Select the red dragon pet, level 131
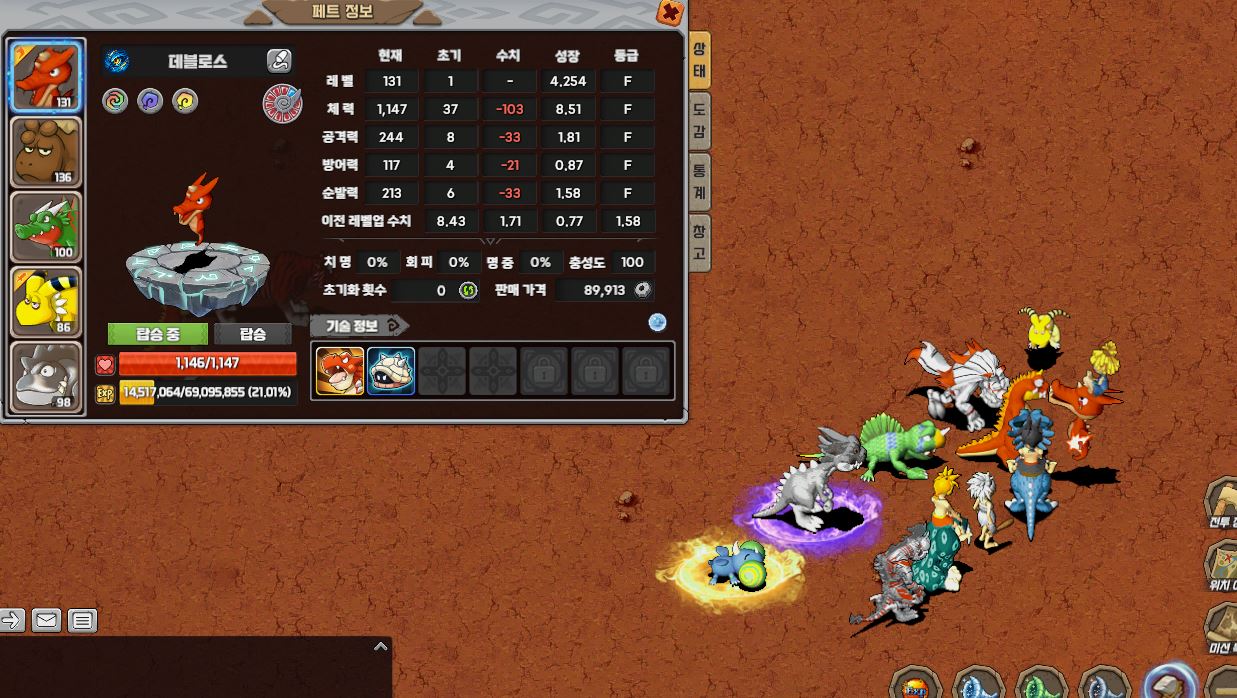The height and width of the screenshot is (698, 1237). (x=45, y=76)
